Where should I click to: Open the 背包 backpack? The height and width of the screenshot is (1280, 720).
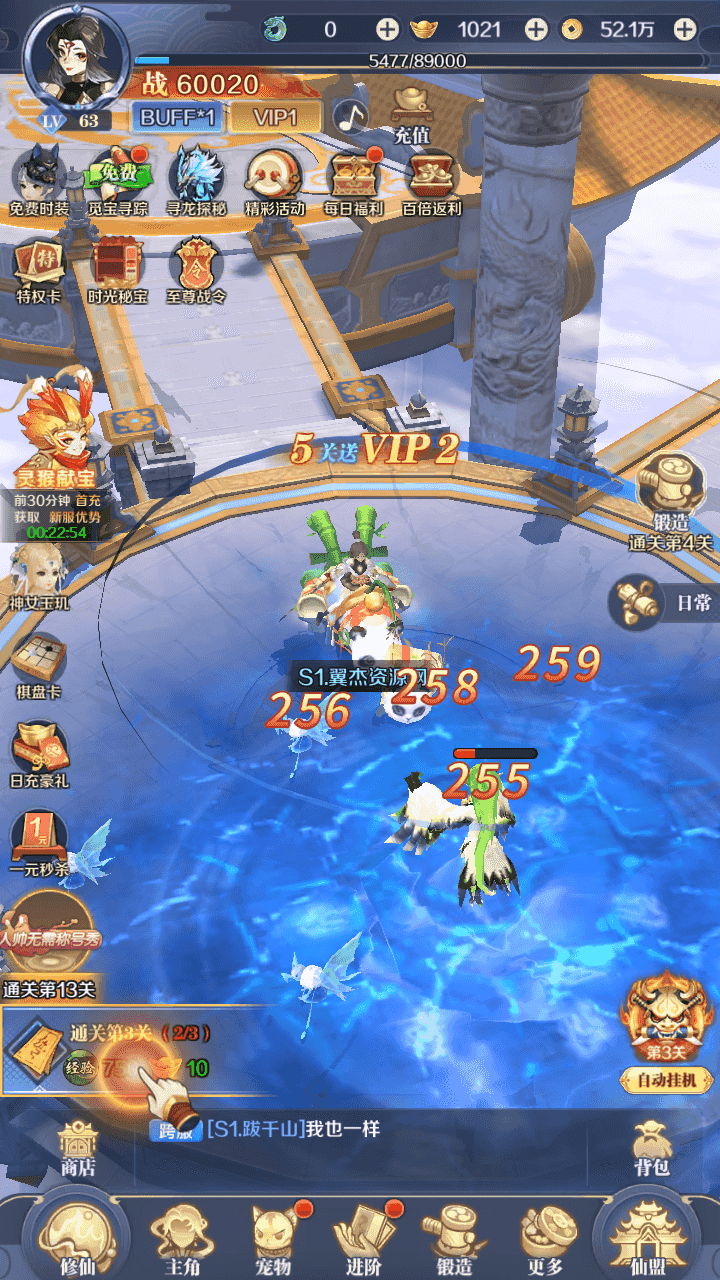click(x=651, y=1148)
